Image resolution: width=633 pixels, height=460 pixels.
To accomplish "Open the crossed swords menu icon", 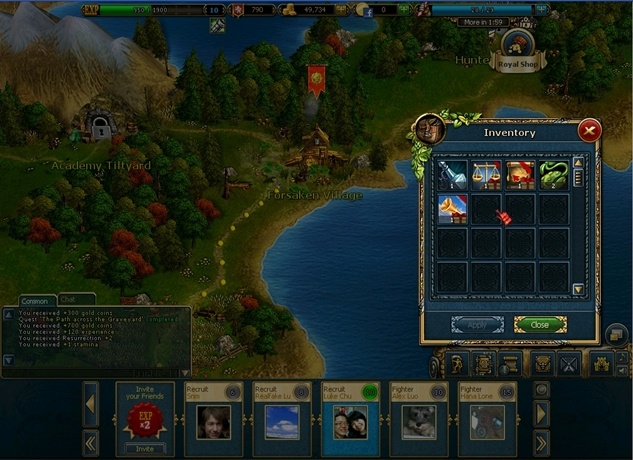I will tap(570, 364).
